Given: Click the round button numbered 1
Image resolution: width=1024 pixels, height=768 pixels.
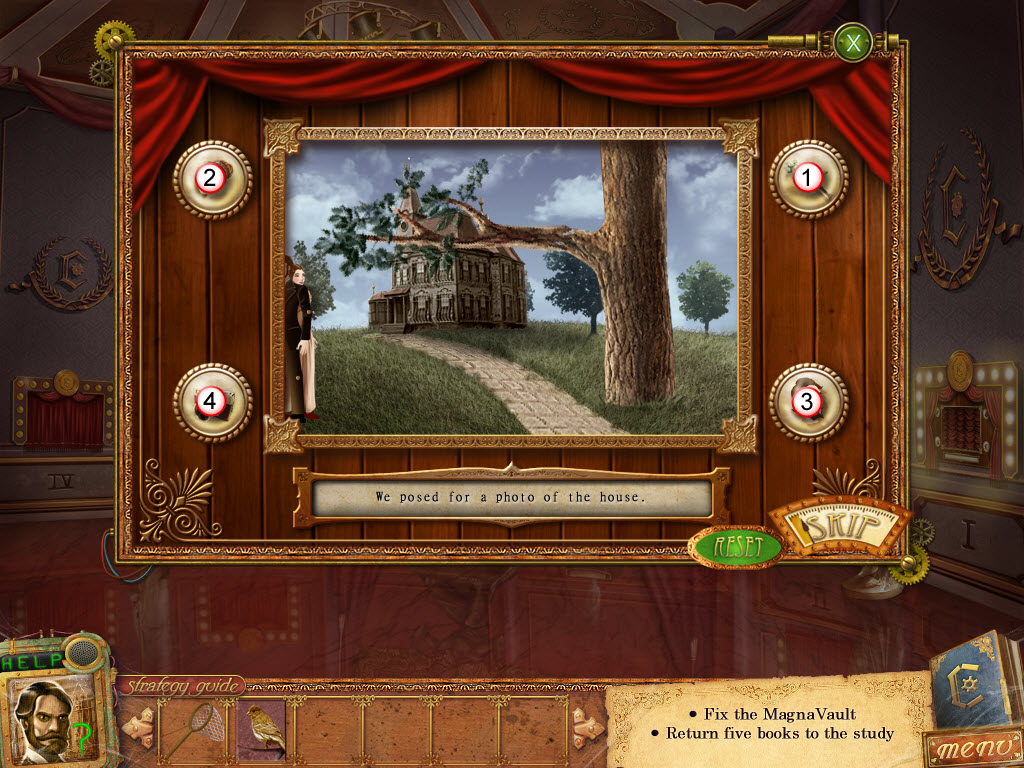Looking at the screenshot, I should coord(808,179).
